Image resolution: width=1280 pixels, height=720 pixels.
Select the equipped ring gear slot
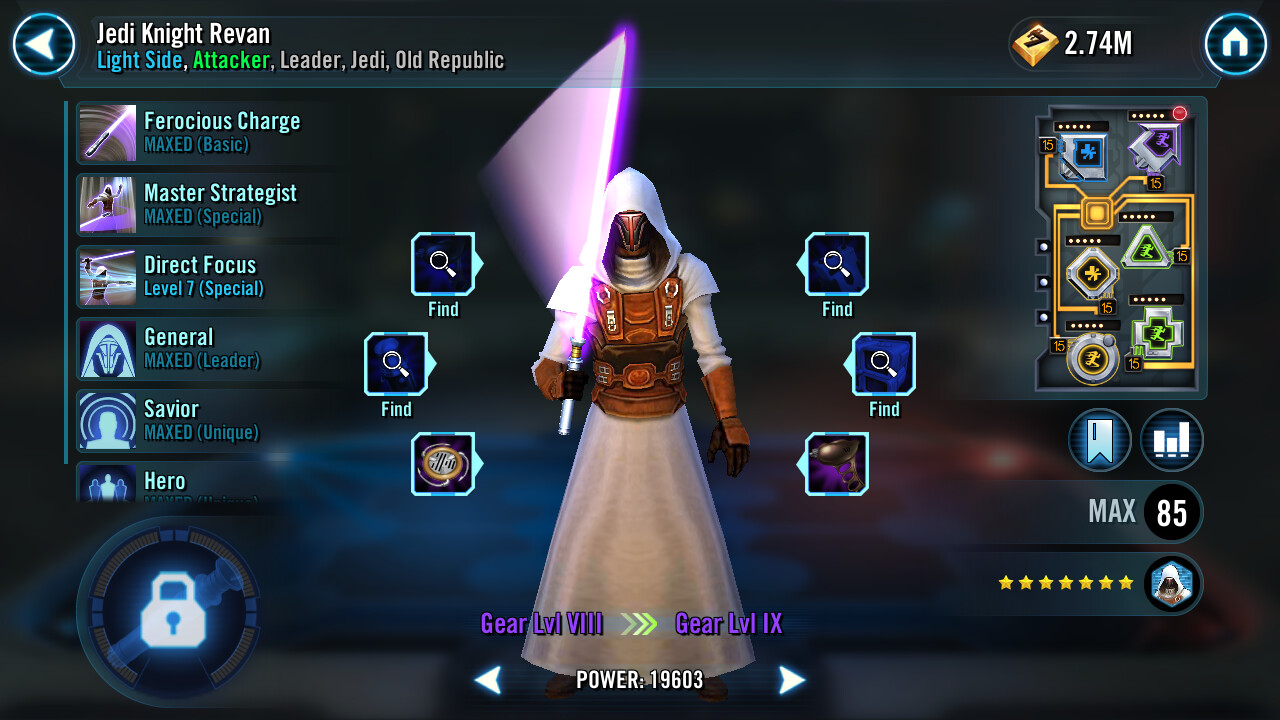tap(442, 464)
